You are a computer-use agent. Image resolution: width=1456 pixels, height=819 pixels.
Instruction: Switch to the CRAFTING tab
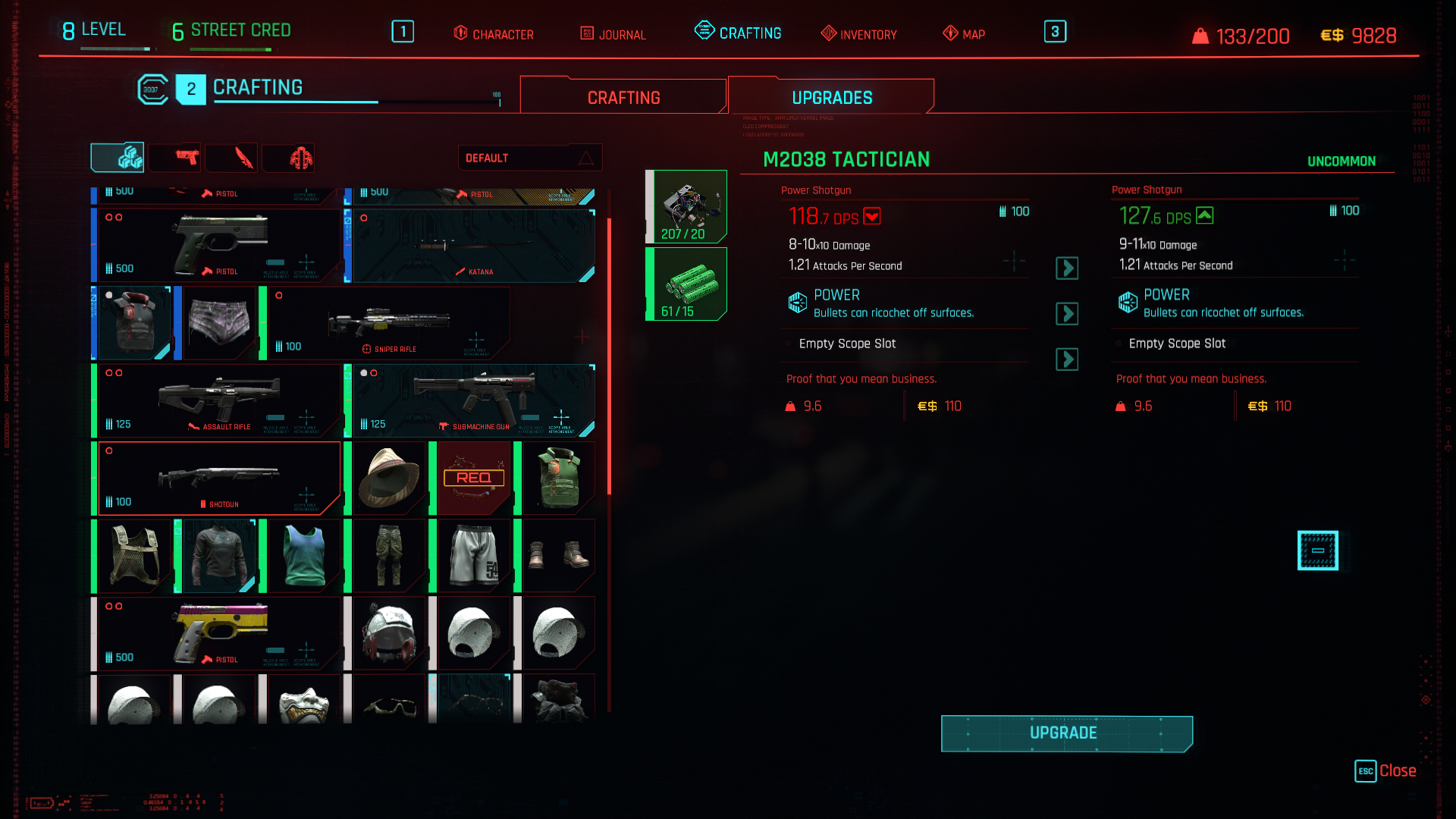click(x=622, y=96)
